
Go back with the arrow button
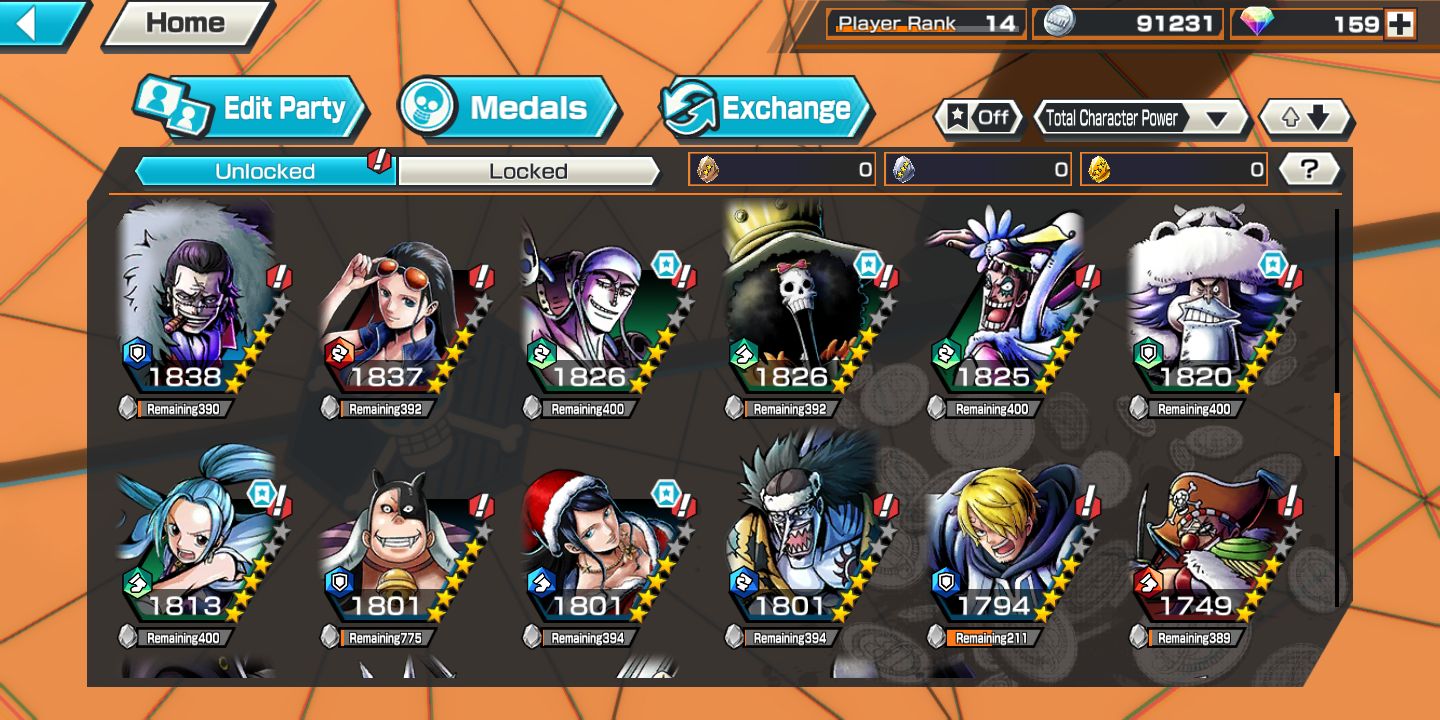click(38, 23)
